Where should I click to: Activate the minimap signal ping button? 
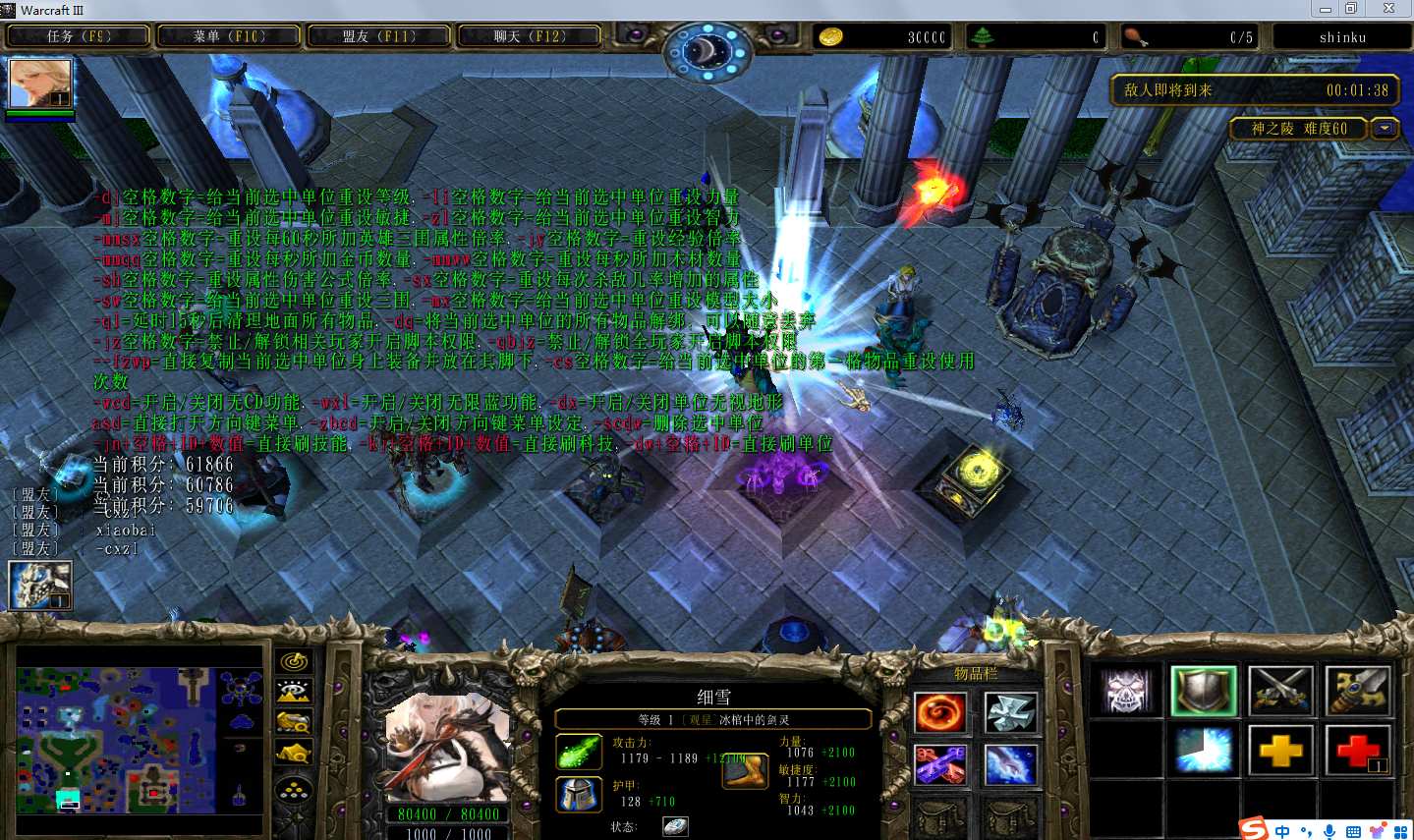pos(294,662)
